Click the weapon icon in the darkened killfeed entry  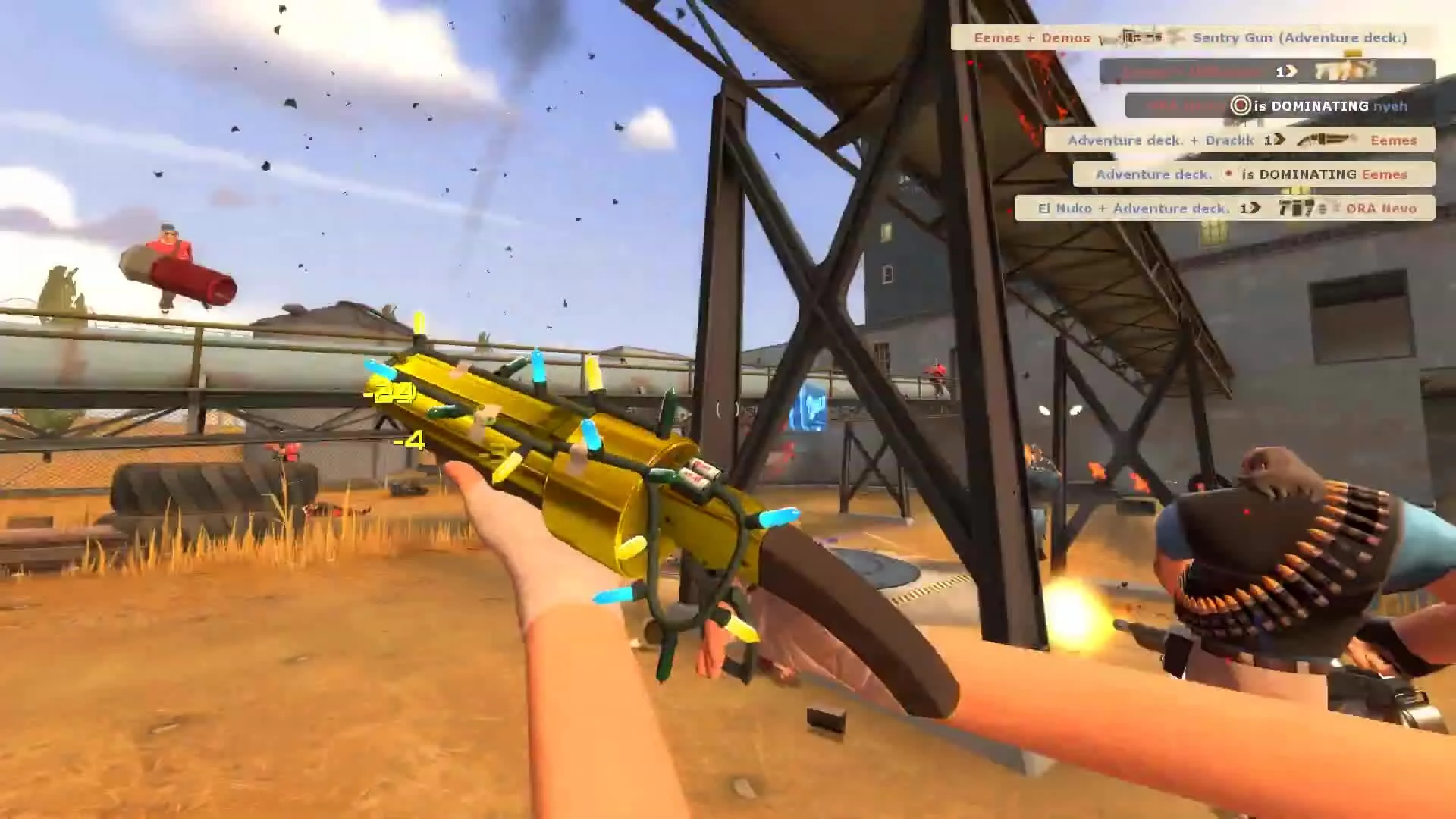pos(1344,71)
